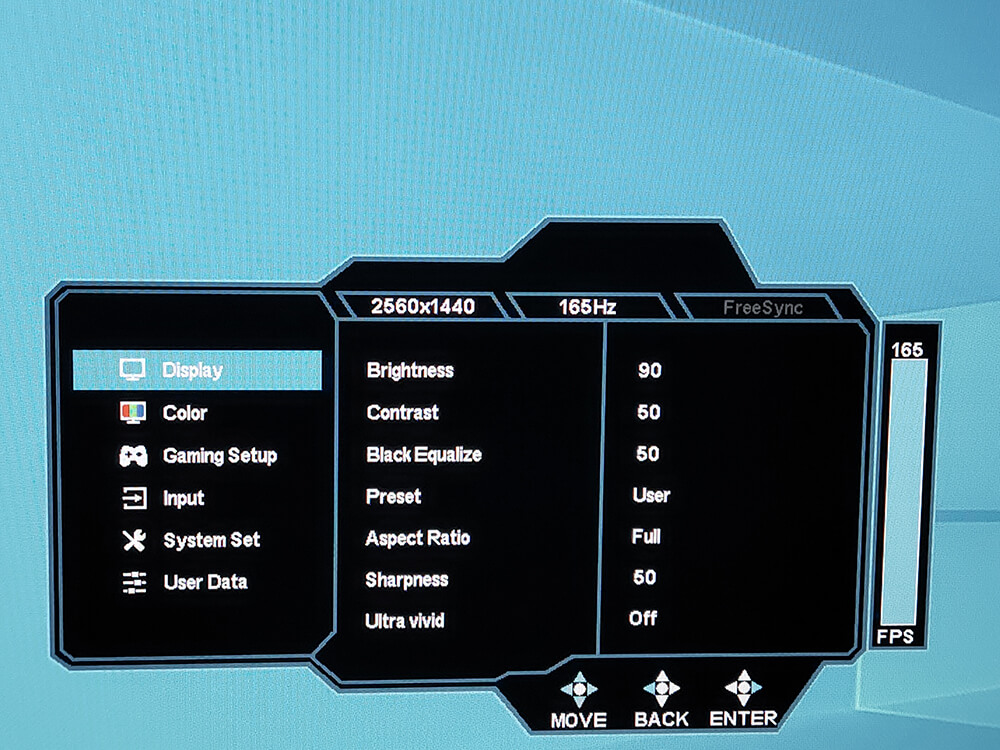Select the Display menu category

[x=193, y=371]
